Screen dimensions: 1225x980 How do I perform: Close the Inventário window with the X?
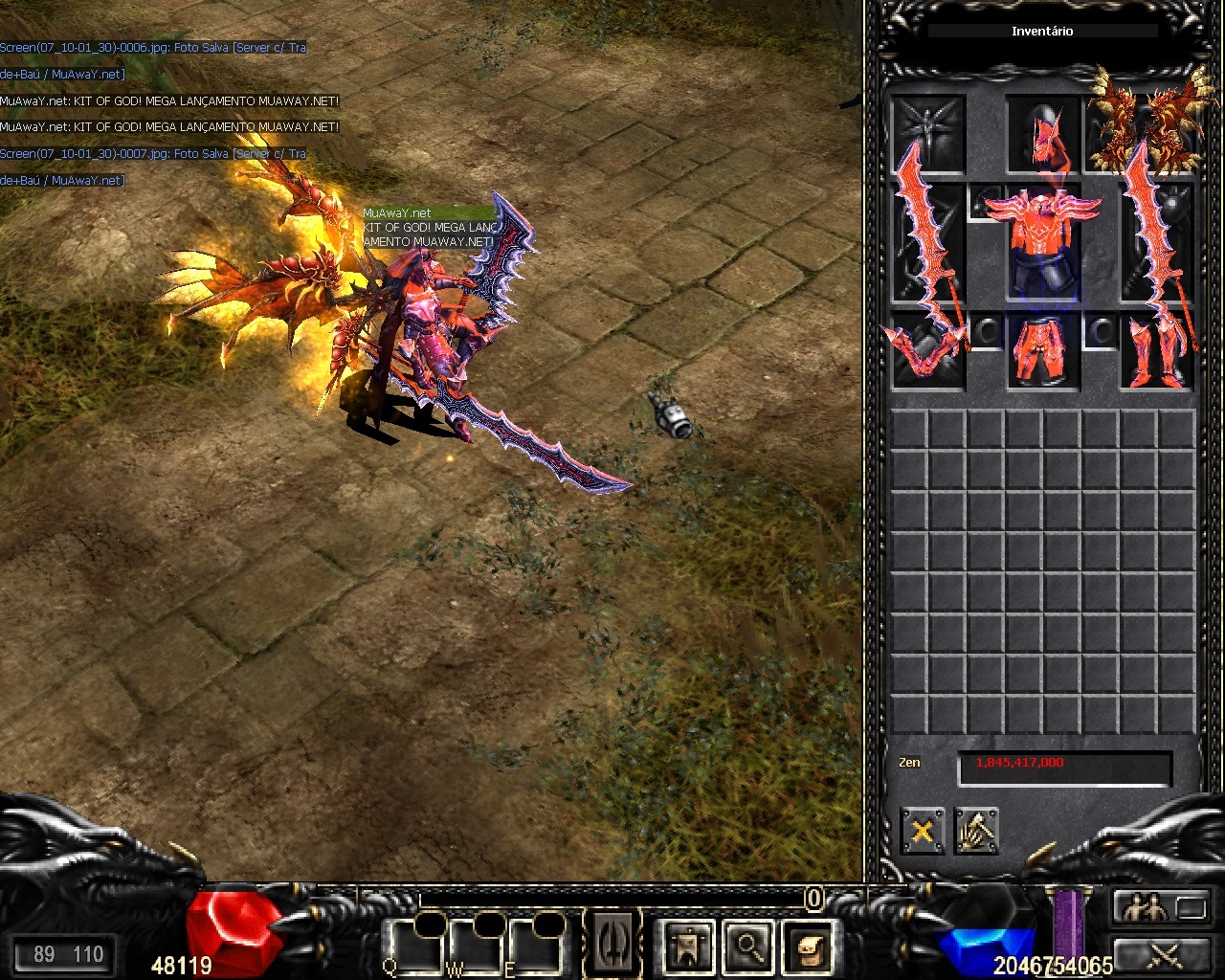pyautogui.click(x=922, y=831)
